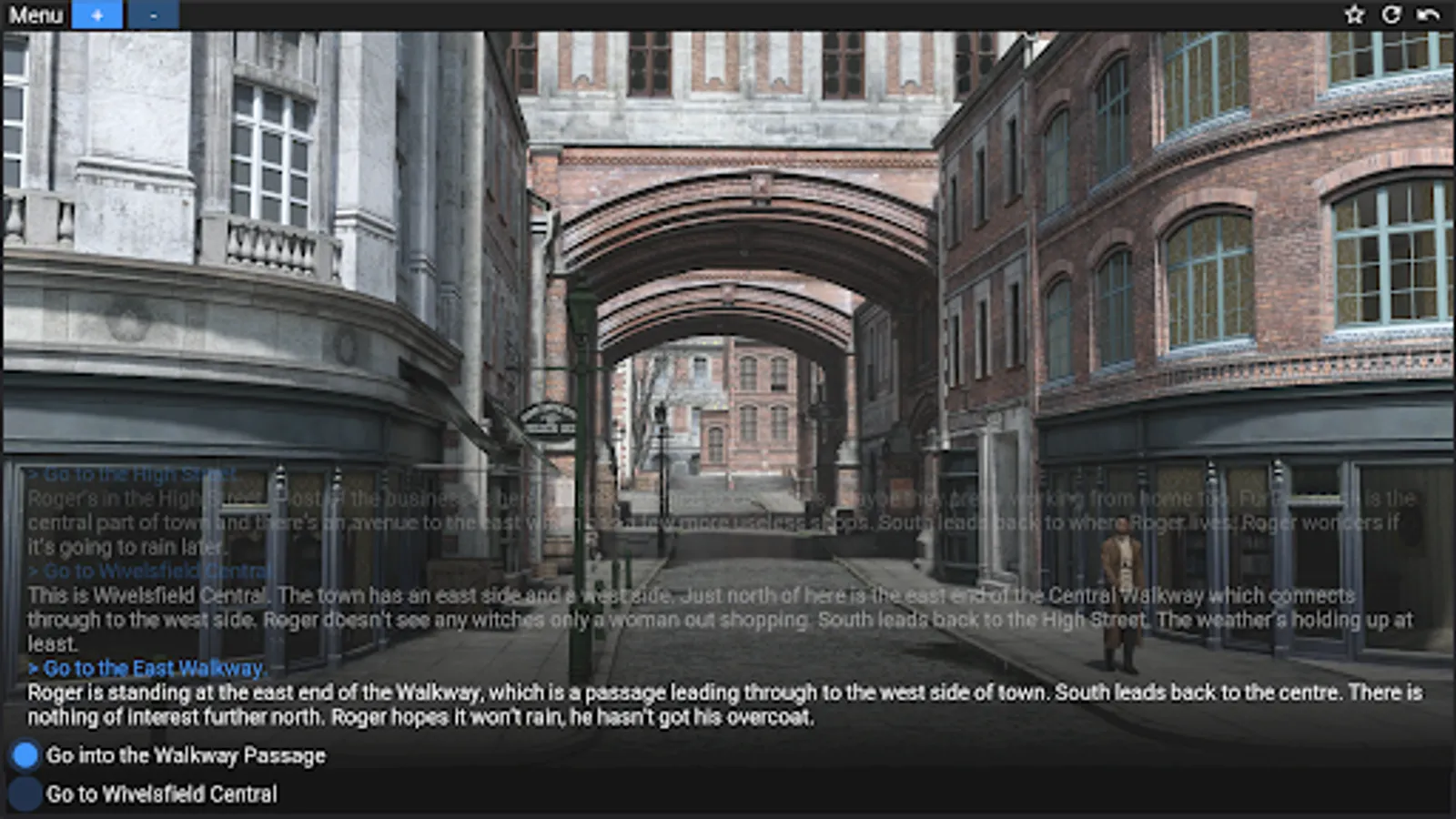This screenshot has width=1456, height=819.
Task: Undo the last move with the undo arrow icon
Action: click(x=1431, y=14)
